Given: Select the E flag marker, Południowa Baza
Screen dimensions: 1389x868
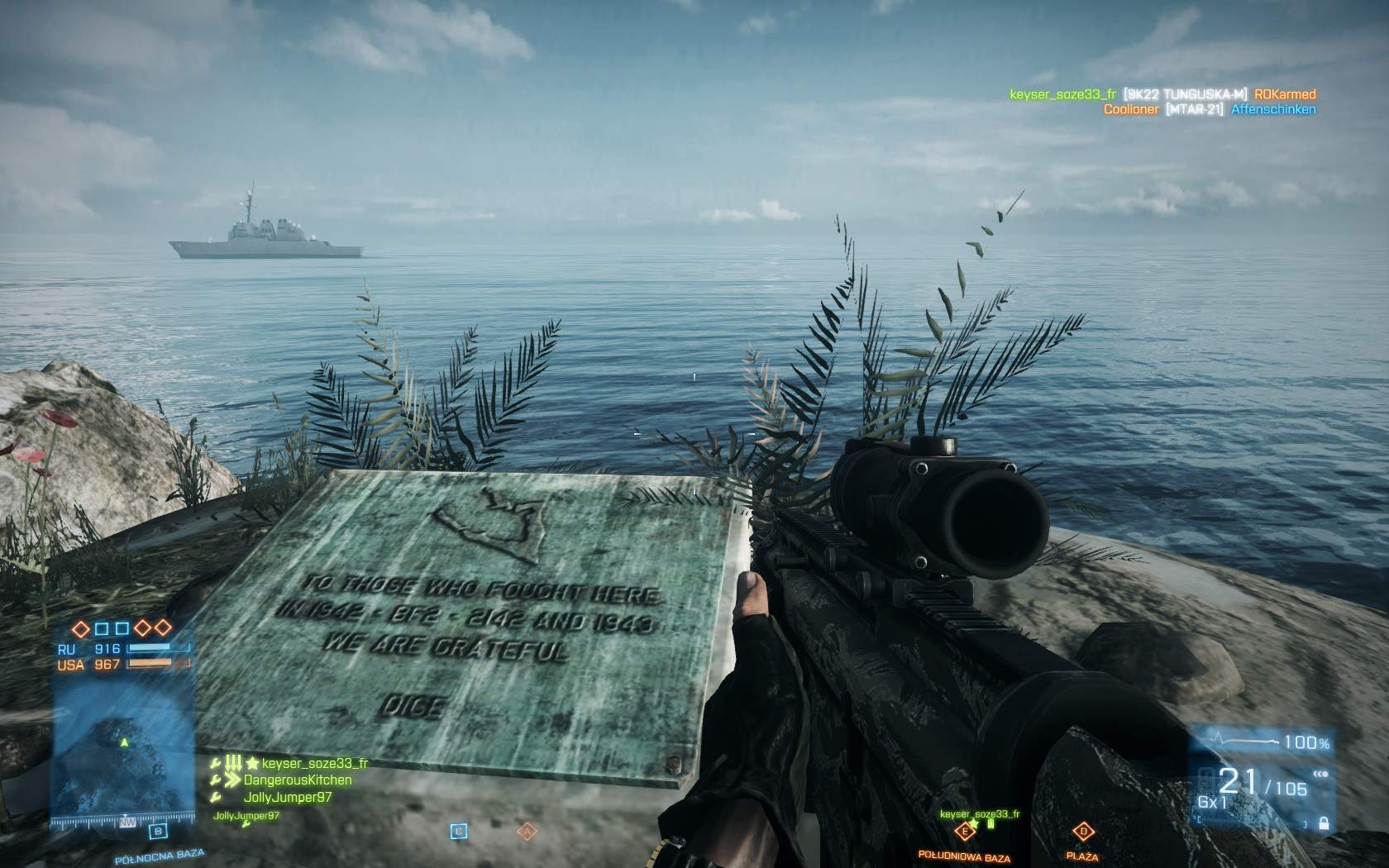Looking at the screenshot, I should click(964, 832).
